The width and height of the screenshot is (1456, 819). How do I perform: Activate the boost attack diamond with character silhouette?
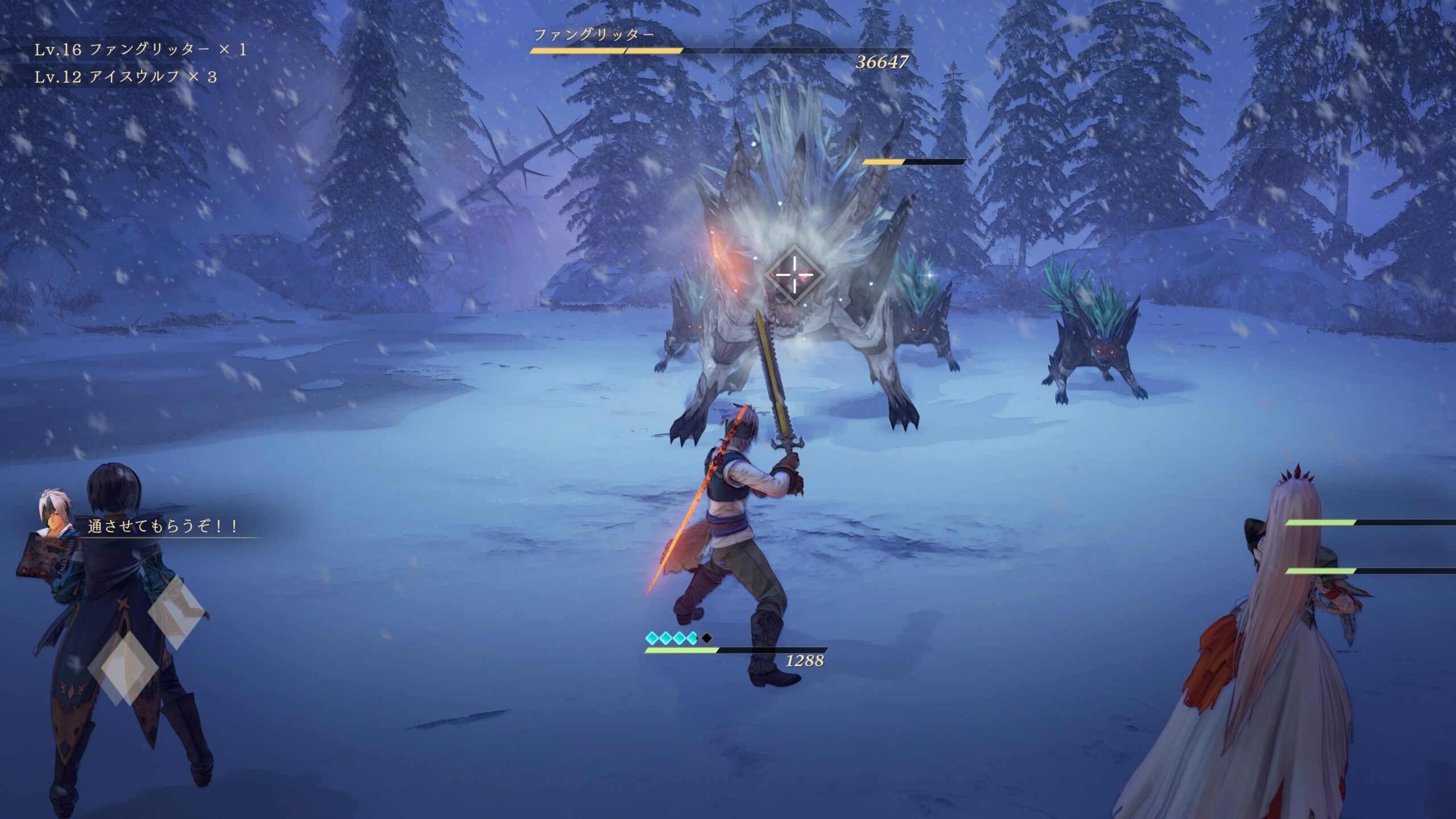click(x=176, y=613)
